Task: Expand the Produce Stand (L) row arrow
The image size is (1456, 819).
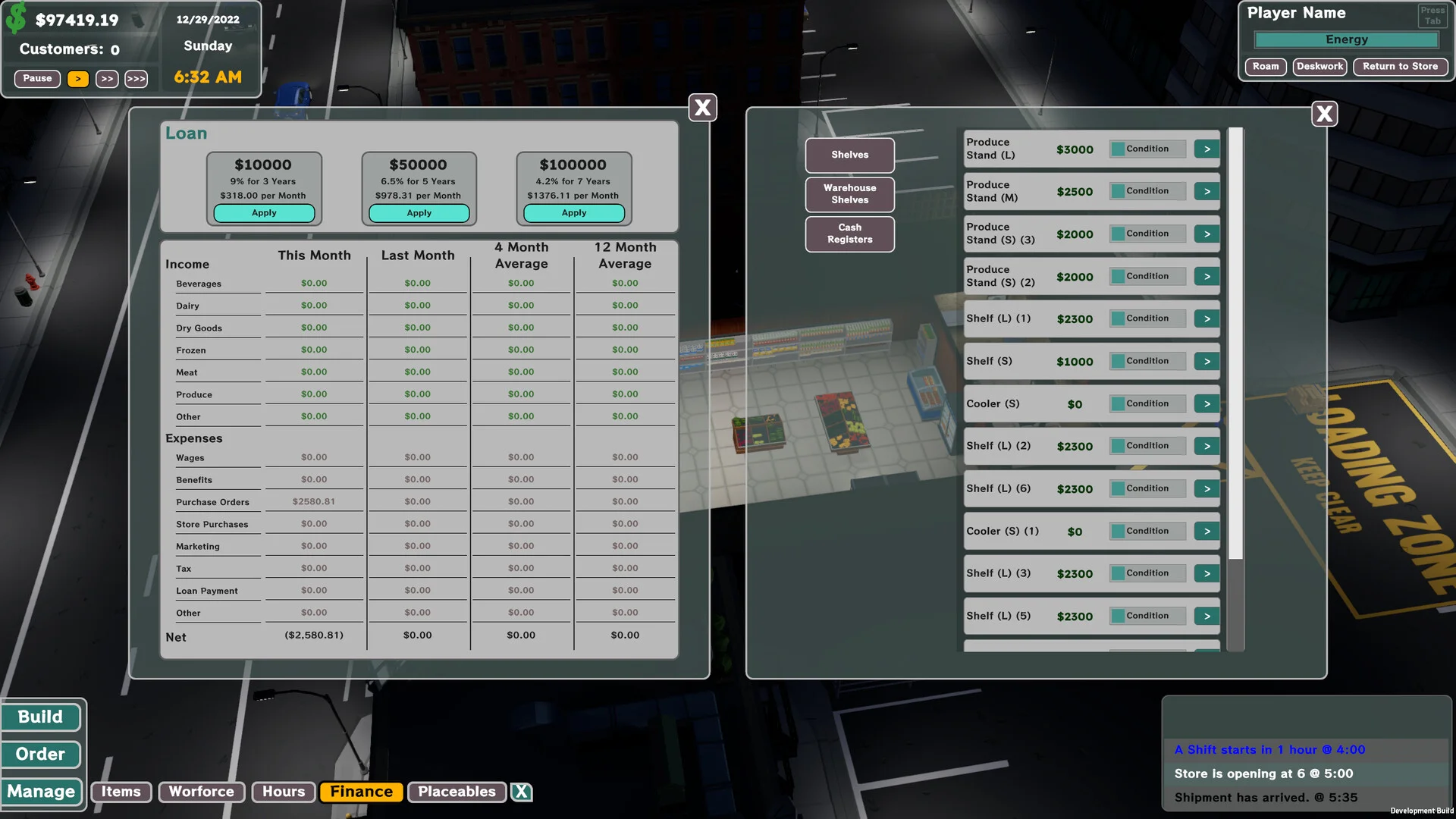Action: [1207, 149]
